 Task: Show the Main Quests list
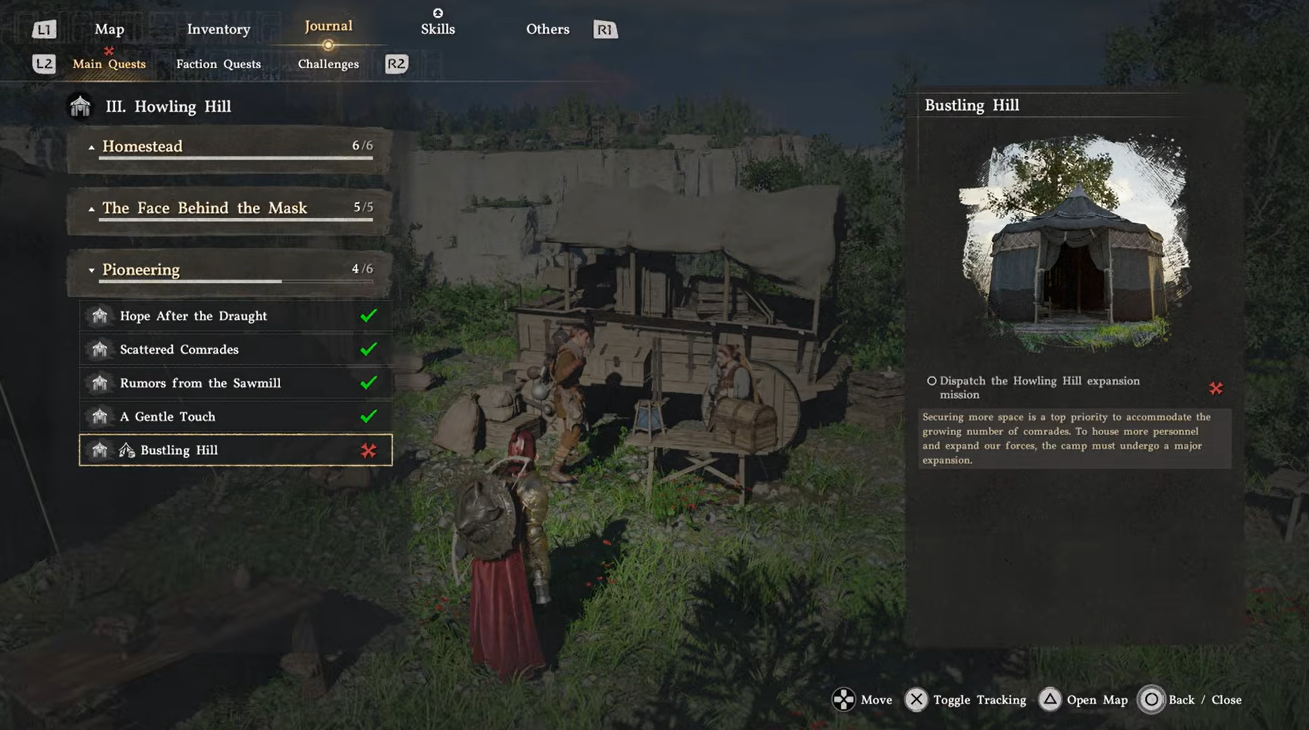point(109,64)
